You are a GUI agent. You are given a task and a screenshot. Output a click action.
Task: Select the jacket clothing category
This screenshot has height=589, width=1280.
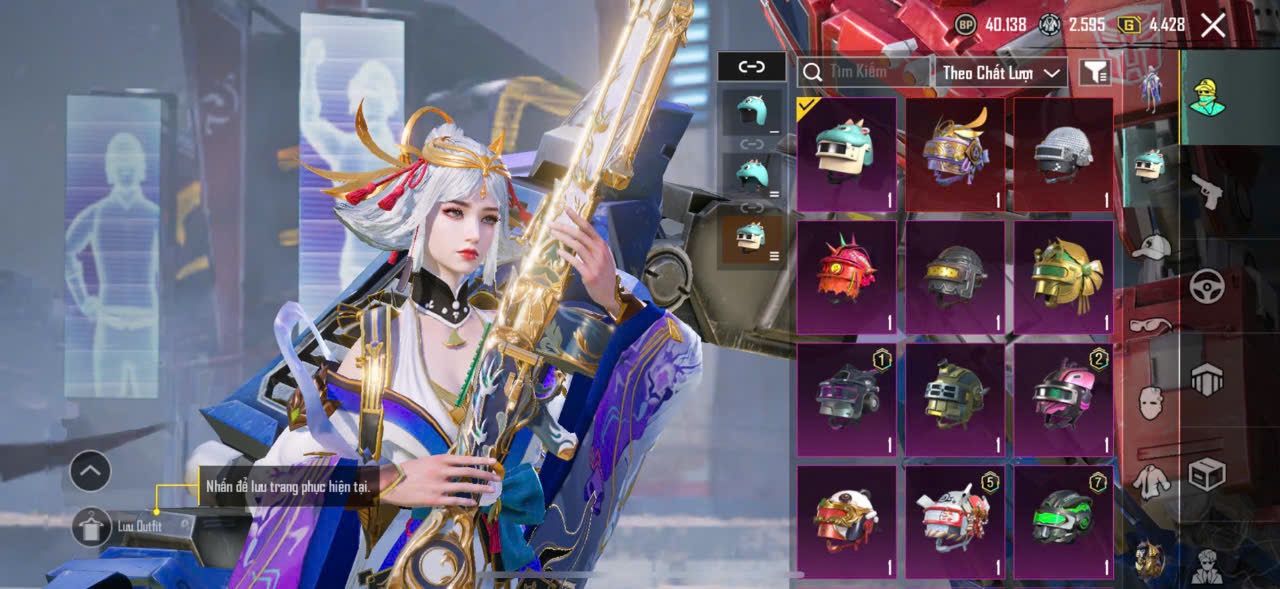pyautogui.click(x=1152, y=481)
